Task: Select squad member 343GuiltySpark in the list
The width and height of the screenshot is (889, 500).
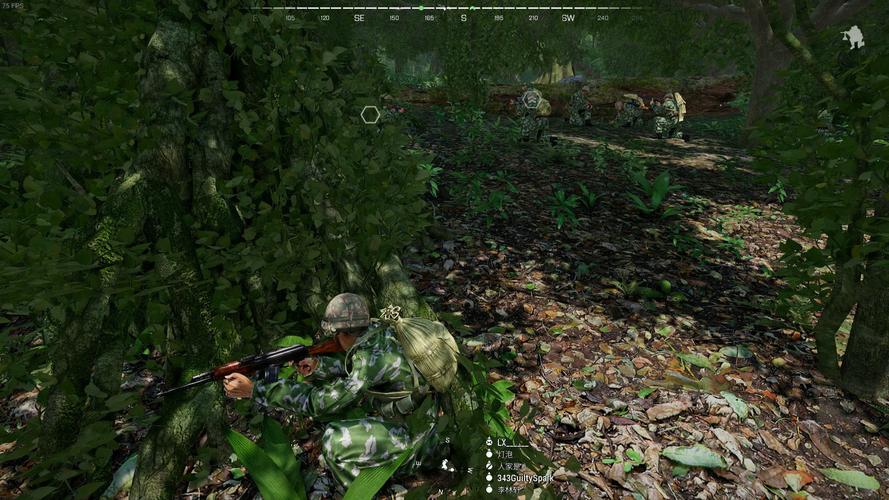Action: pos(525,478)
